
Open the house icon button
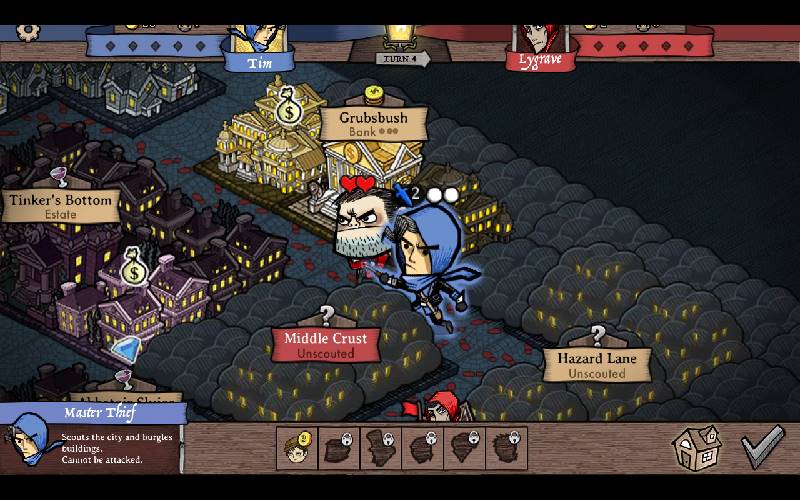tap(696, 447)
